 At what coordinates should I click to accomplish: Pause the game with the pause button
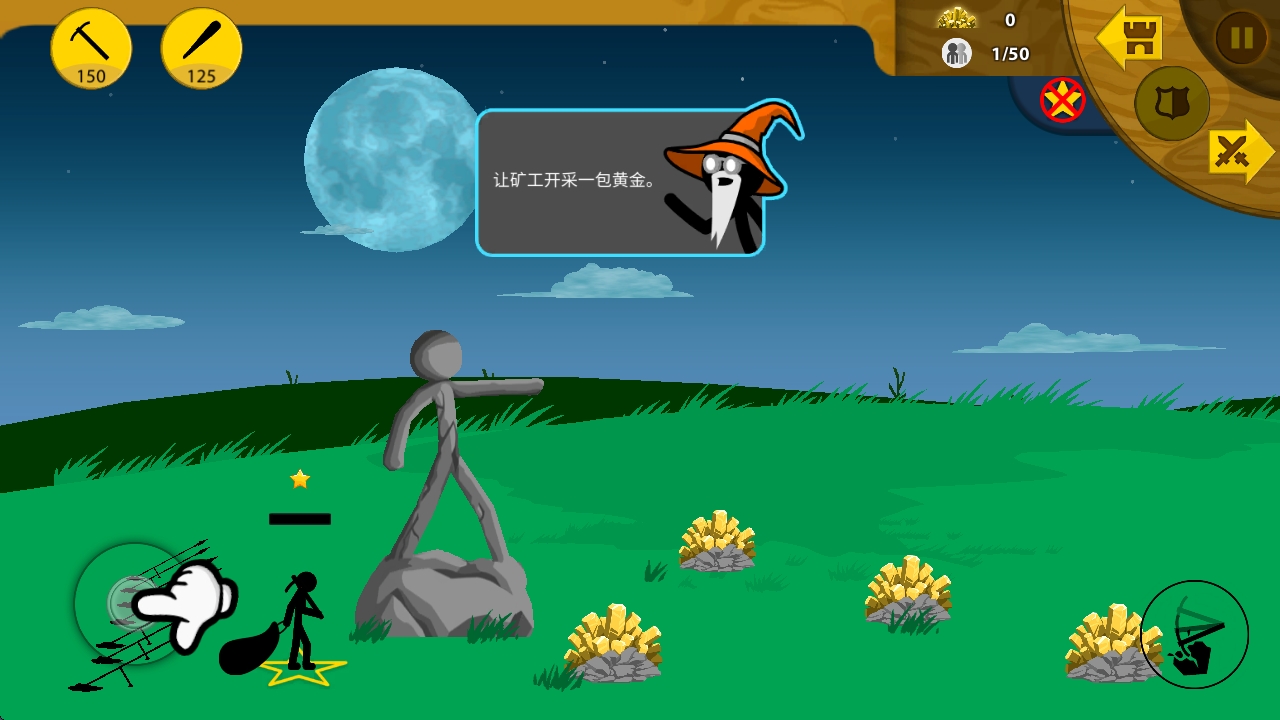coord(1240,36)
